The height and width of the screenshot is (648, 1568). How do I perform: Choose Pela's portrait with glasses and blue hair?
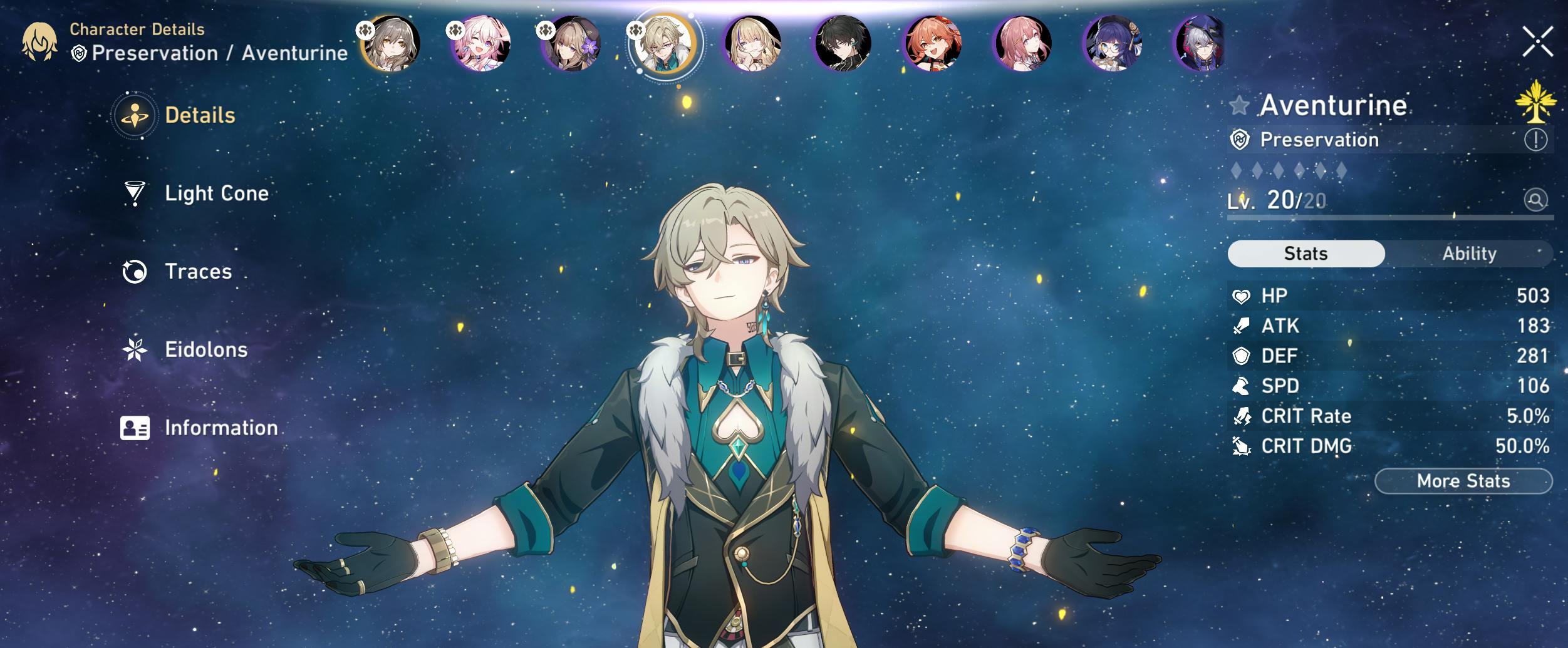1113,43
